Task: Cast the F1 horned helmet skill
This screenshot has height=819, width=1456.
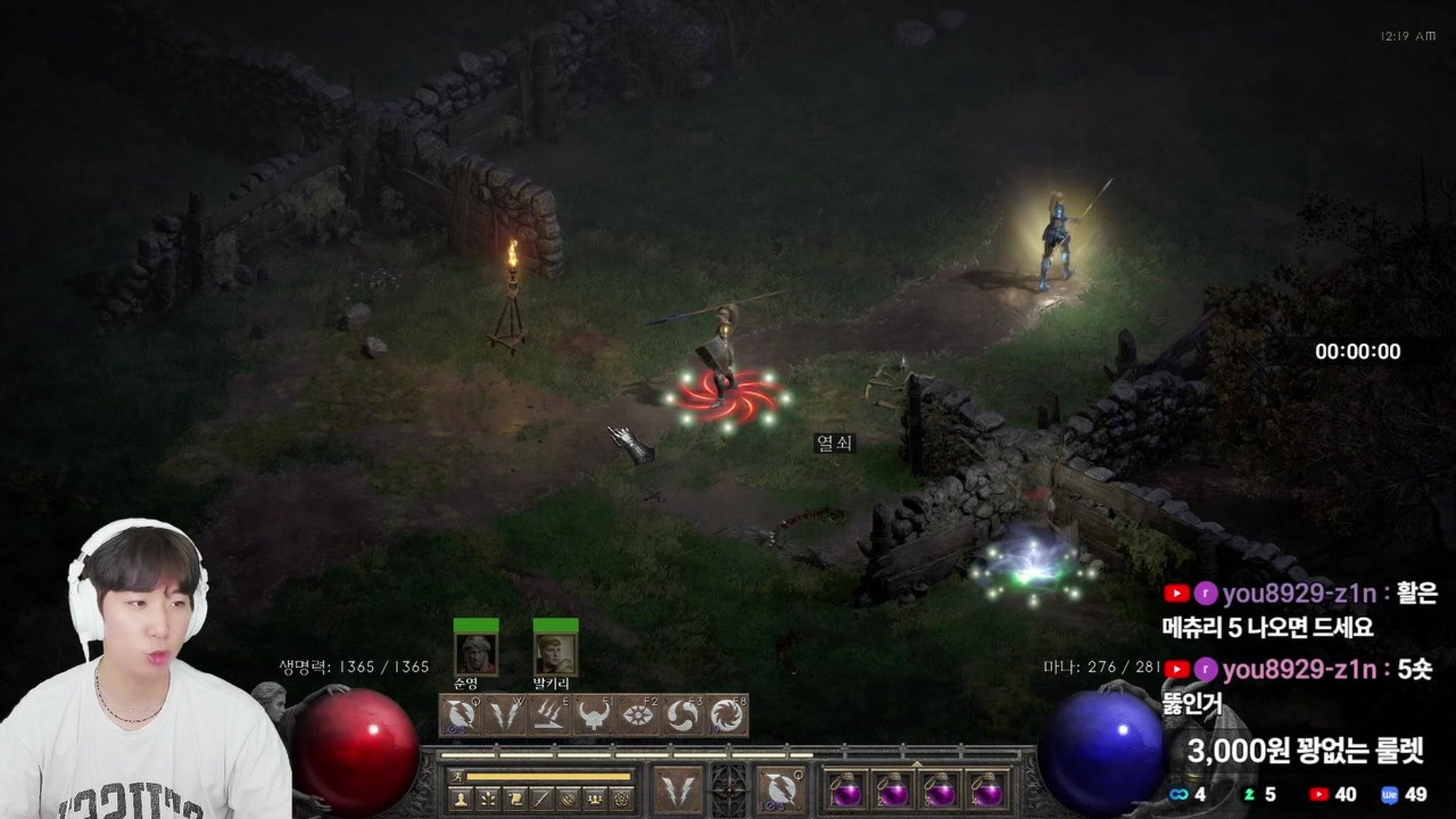Action: pyautogui.click(x=595, y=715)
